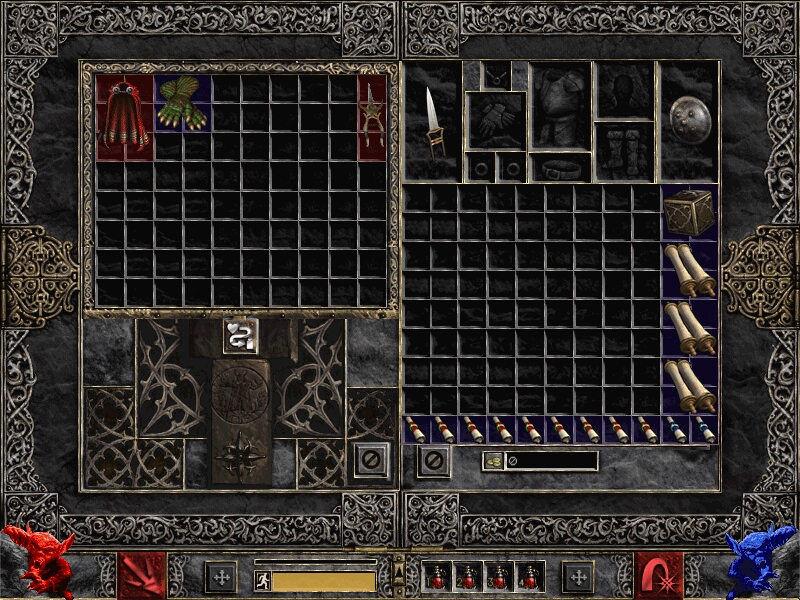Click the empty helmet slot
Screen dimensions: 800x600
coord(625,90)
